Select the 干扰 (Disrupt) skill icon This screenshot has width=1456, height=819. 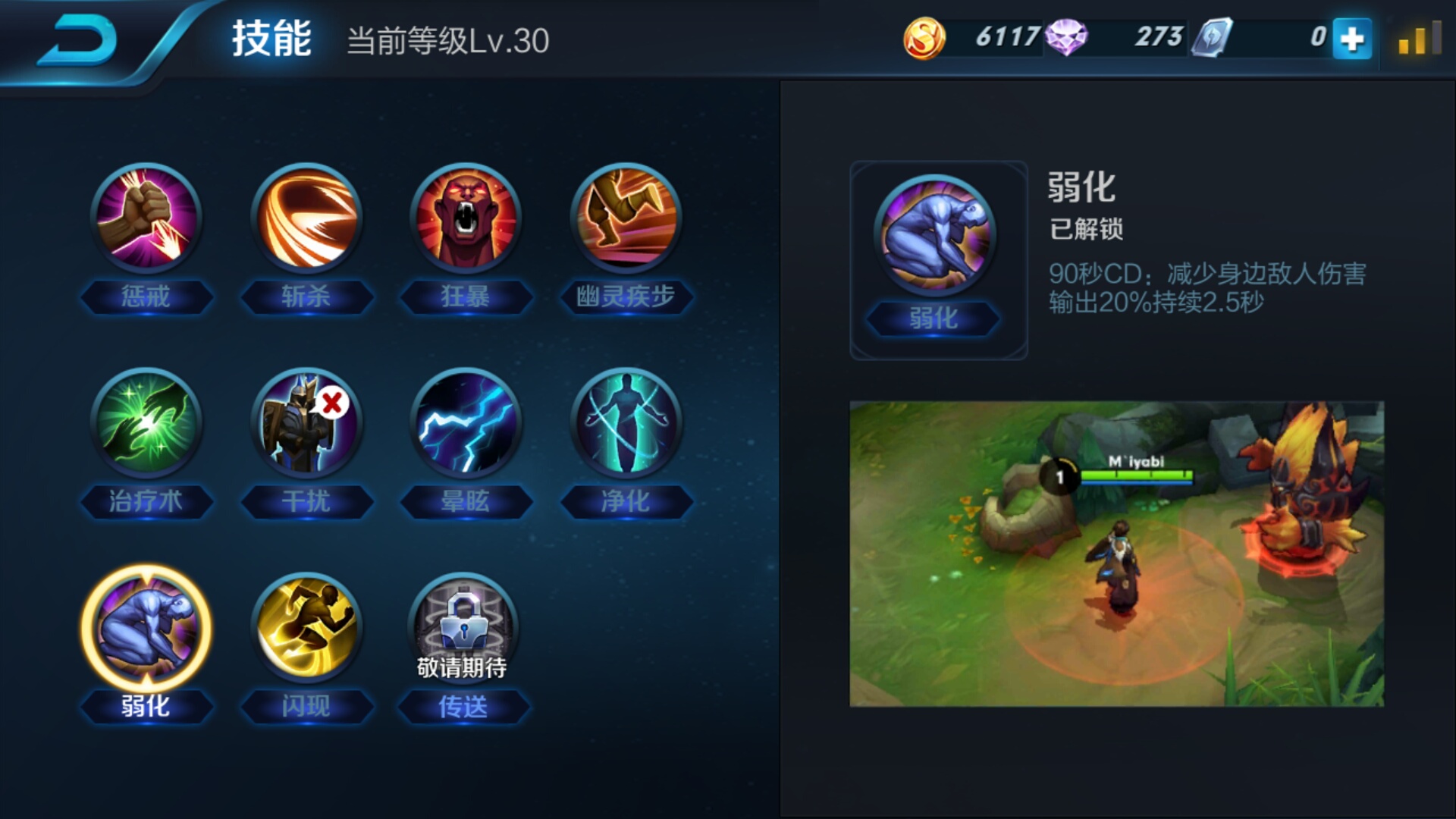point(306,425)
